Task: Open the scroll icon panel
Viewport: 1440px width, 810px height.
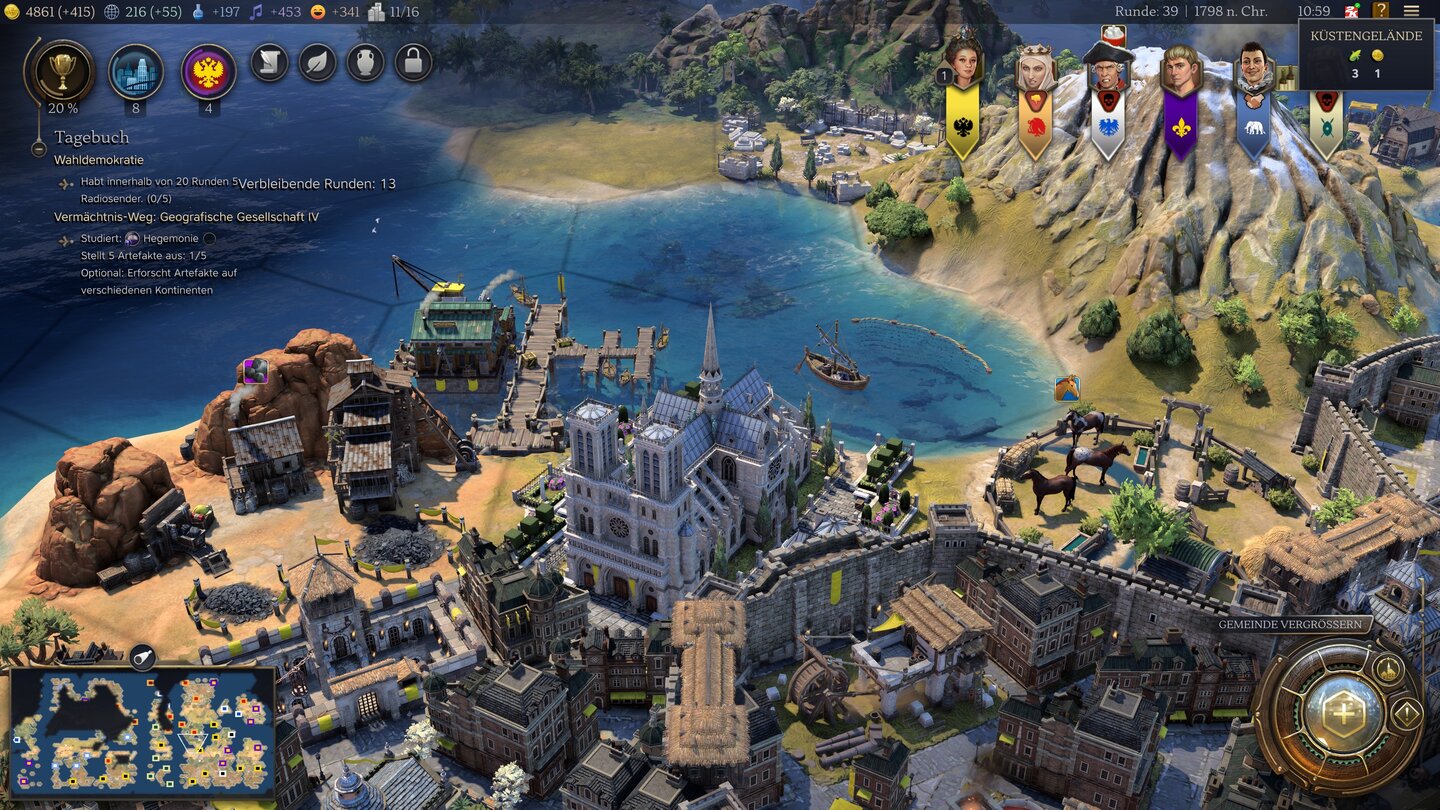Action: [269, 63]
